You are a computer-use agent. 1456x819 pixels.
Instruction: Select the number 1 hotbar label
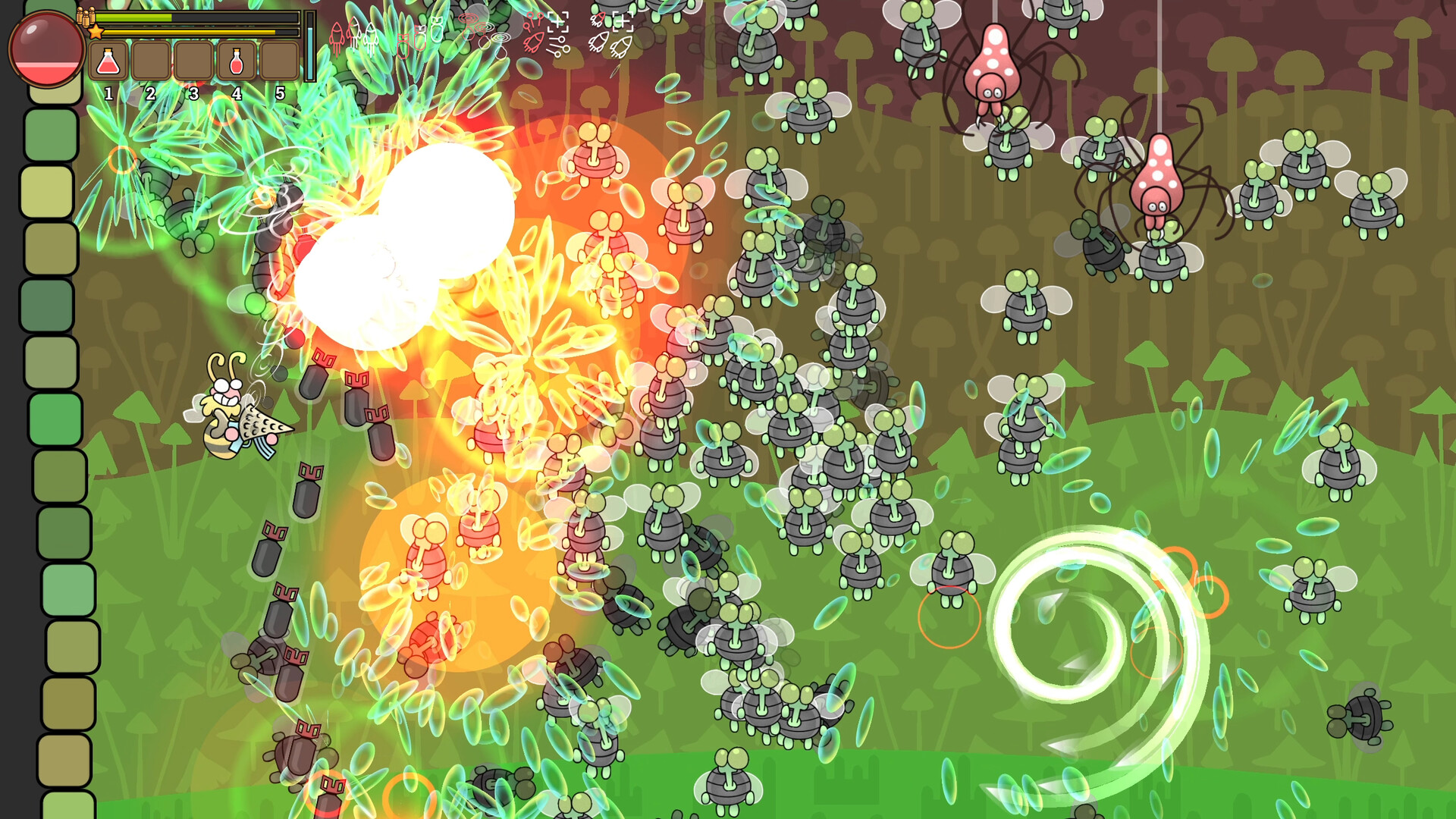click(108, 94)
